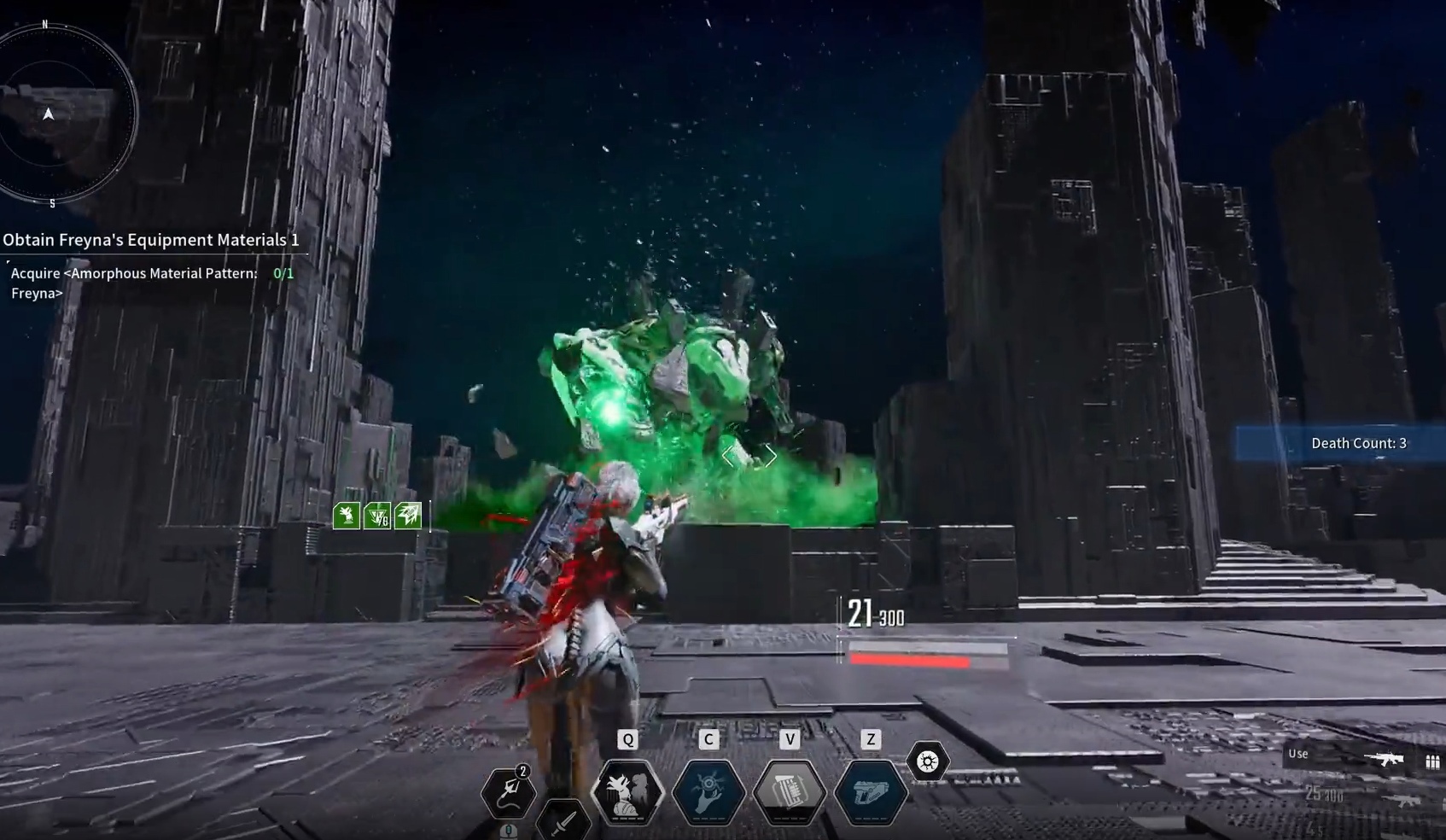Select the Freyna's Equipment Materials quest tracker
Viewport: 1446px width, 840px height.
[x=151, y=240]
